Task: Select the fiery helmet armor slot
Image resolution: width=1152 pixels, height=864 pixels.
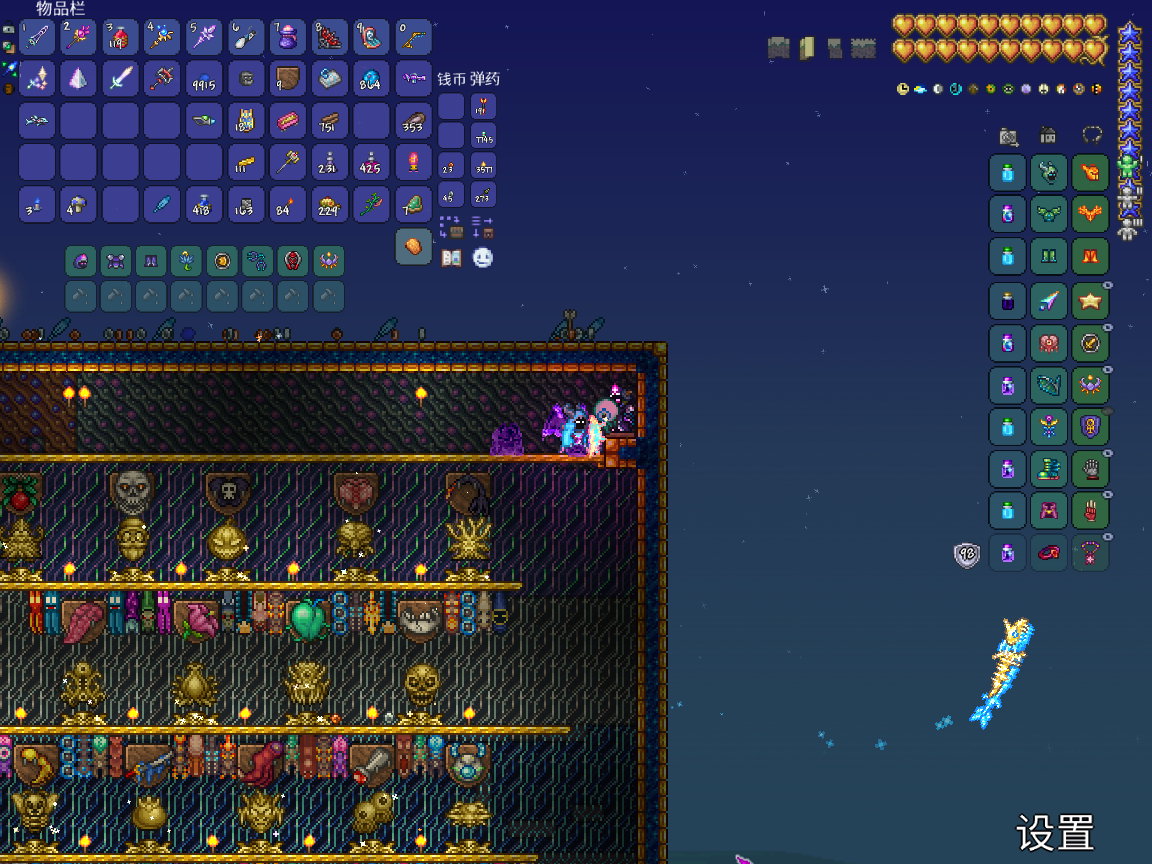Action: pos(1090,172)
